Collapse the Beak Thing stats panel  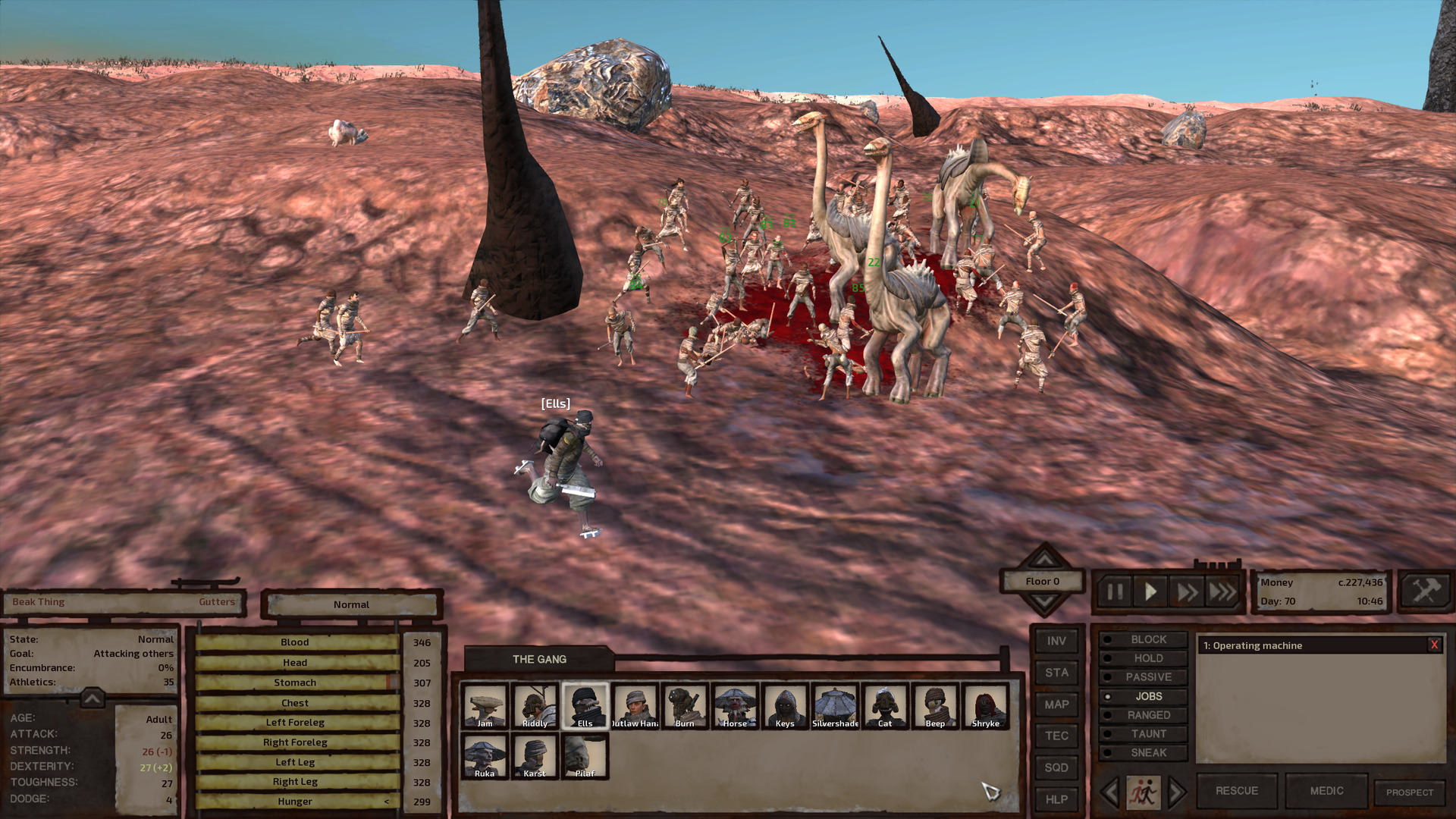(91, 699)
